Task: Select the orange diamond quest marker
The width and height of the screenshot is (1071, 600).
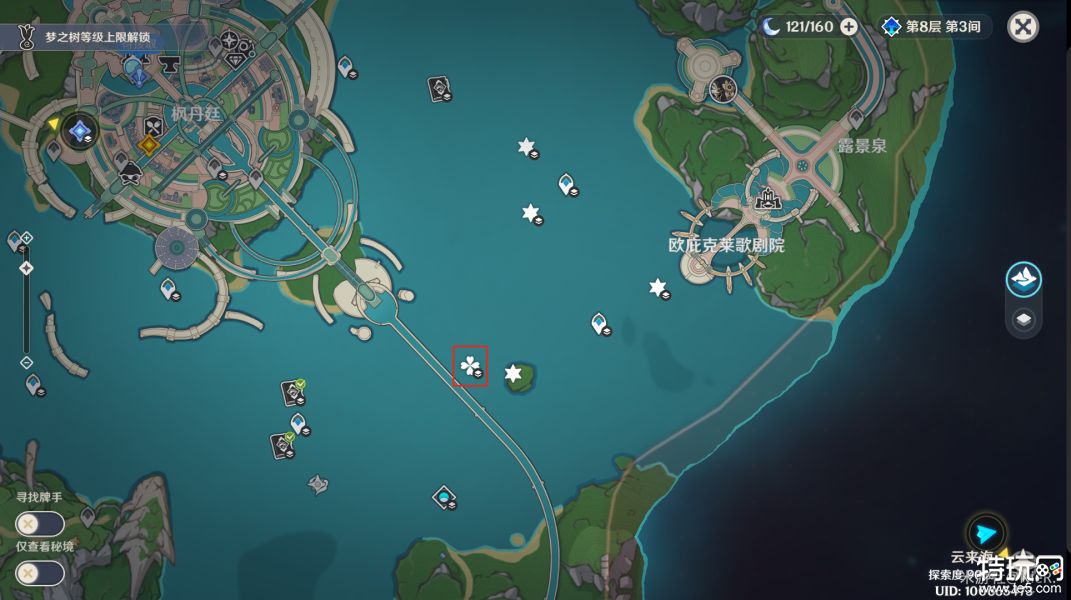Action: (149, 145)
